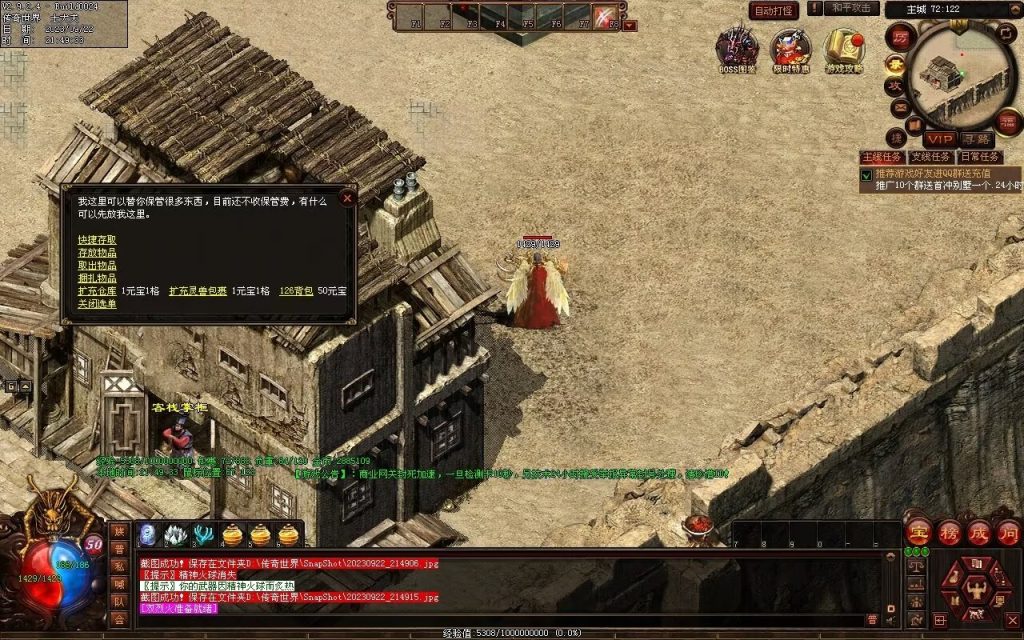Viewport: 1024px width, 640px height.
Task: Choose the 快捷存取 quick storage option
Action: click(x=97, y=240)
